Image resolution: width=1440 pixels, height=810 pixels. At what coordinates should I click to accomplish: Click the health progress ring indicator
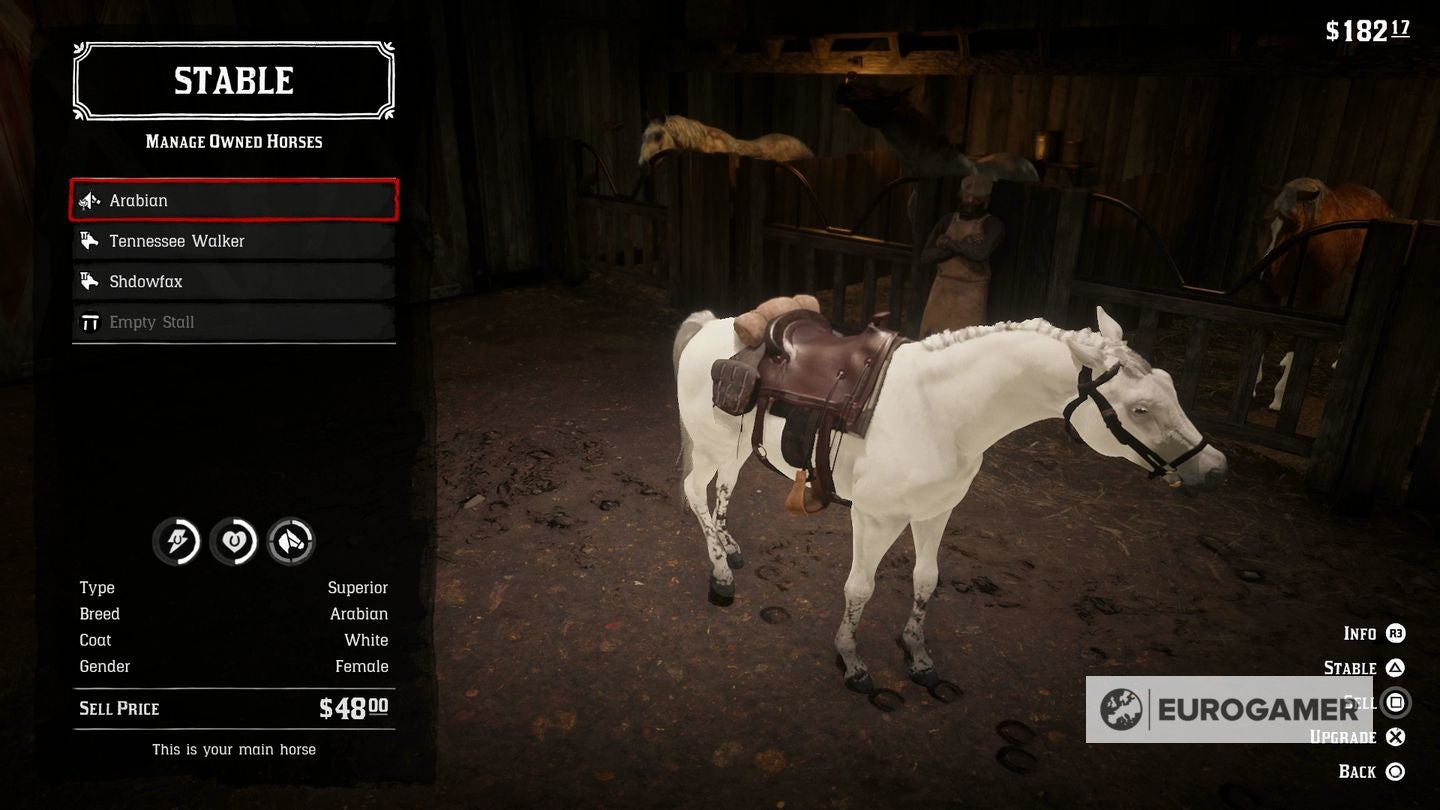tap(234, 540)
